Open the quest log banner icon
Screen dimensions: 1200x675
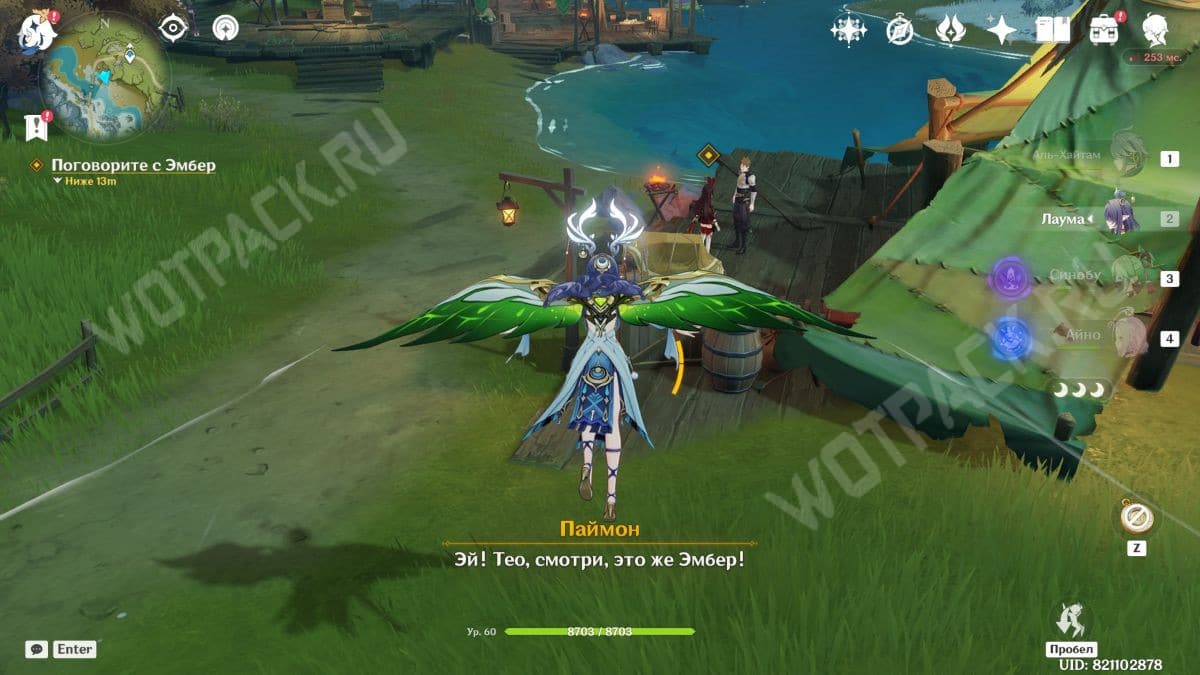click(36, 126)
